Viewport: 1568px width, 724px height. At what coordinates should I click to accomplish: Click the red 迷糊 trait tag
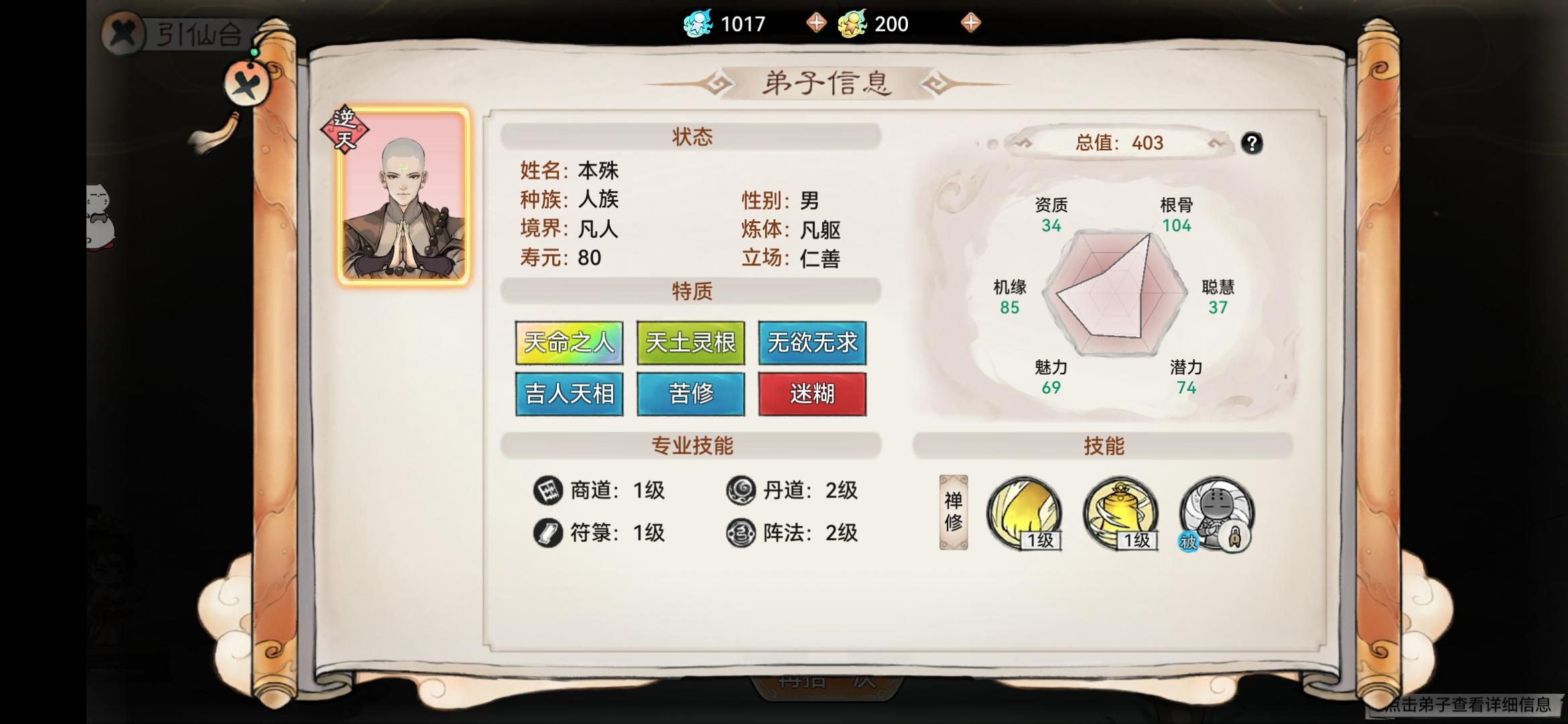pos(812,395)
